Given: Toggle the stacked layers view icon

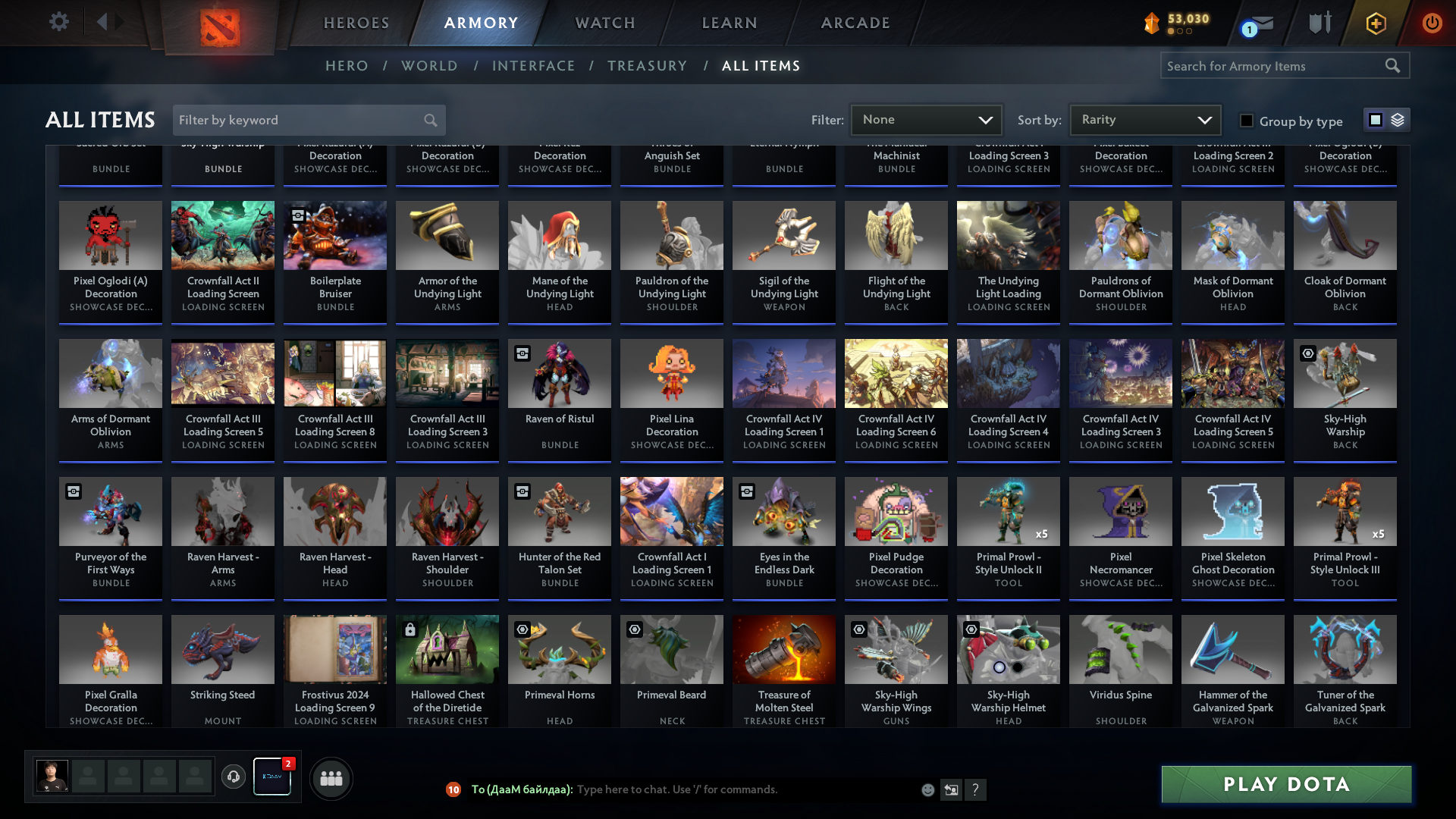Looking at the screenshot, I should (1397, 120).
